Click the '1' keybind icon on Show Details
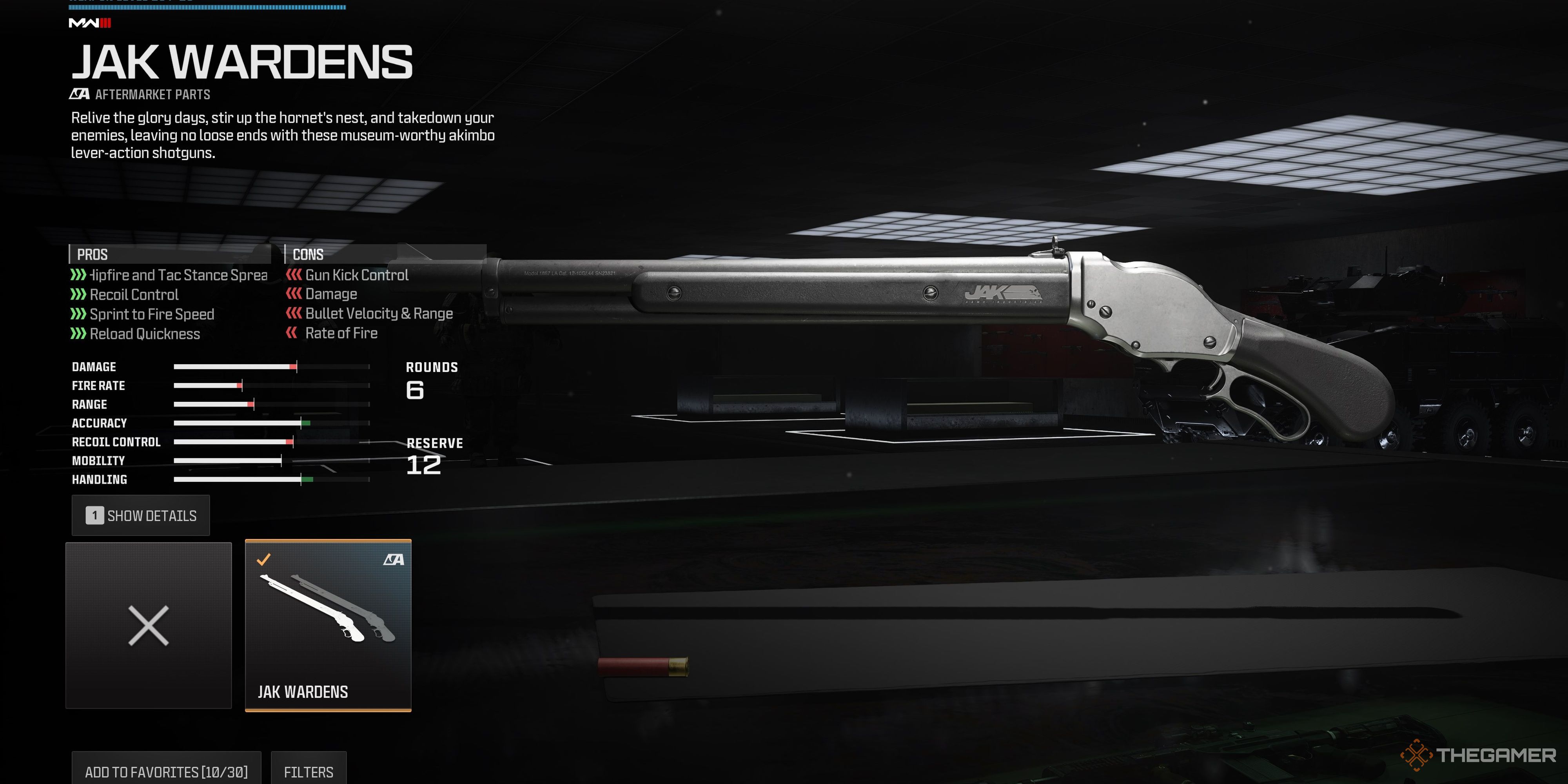This screenshot has height=784, width=1568. (94, 515)
